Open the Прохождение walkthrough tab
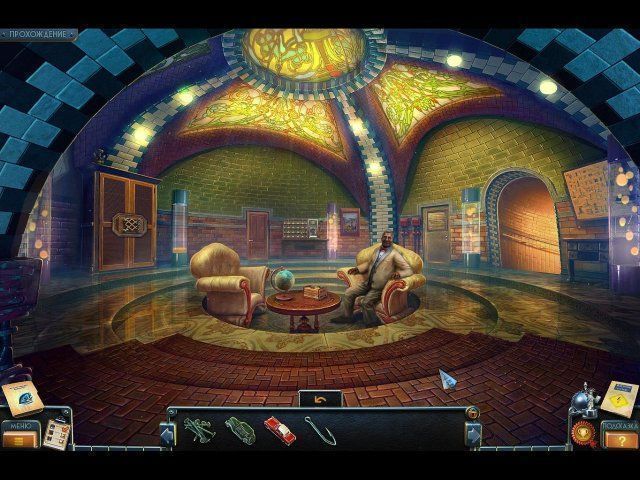Image resolution: width=640 pixels, height=480 pixels. [x=40, y=34]
